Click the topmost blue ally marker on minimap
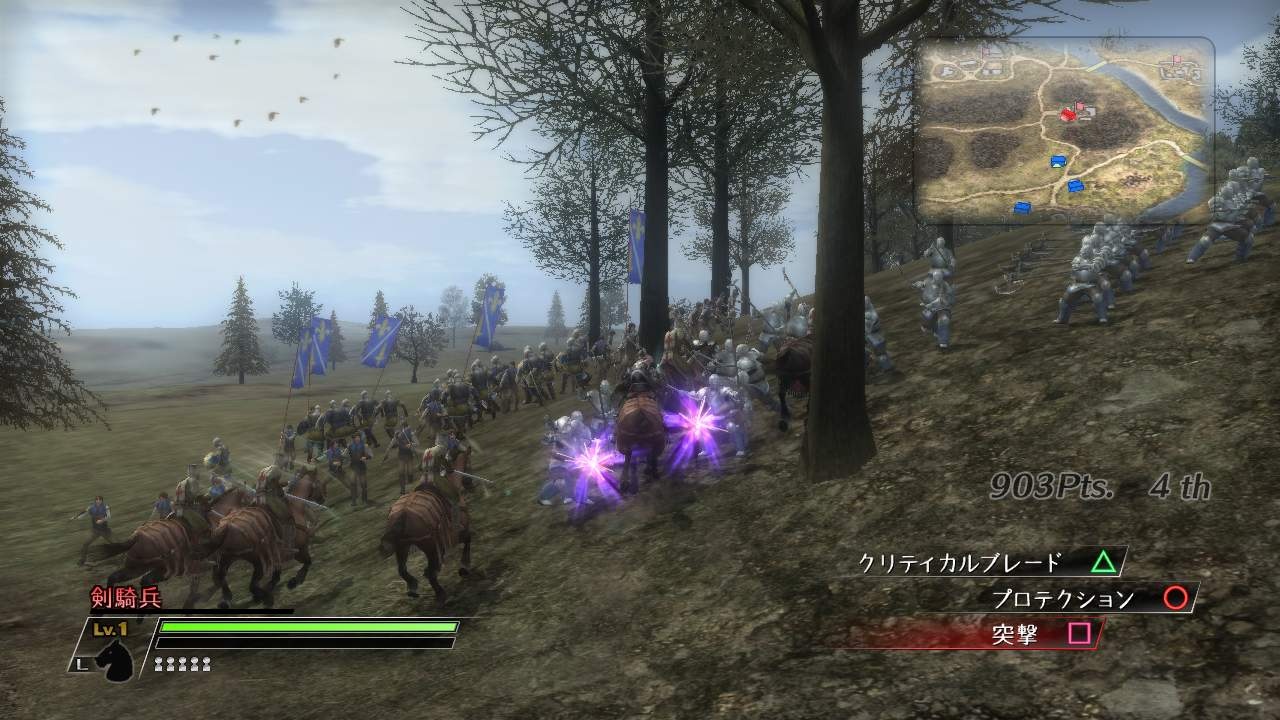 pos(1059,160)
